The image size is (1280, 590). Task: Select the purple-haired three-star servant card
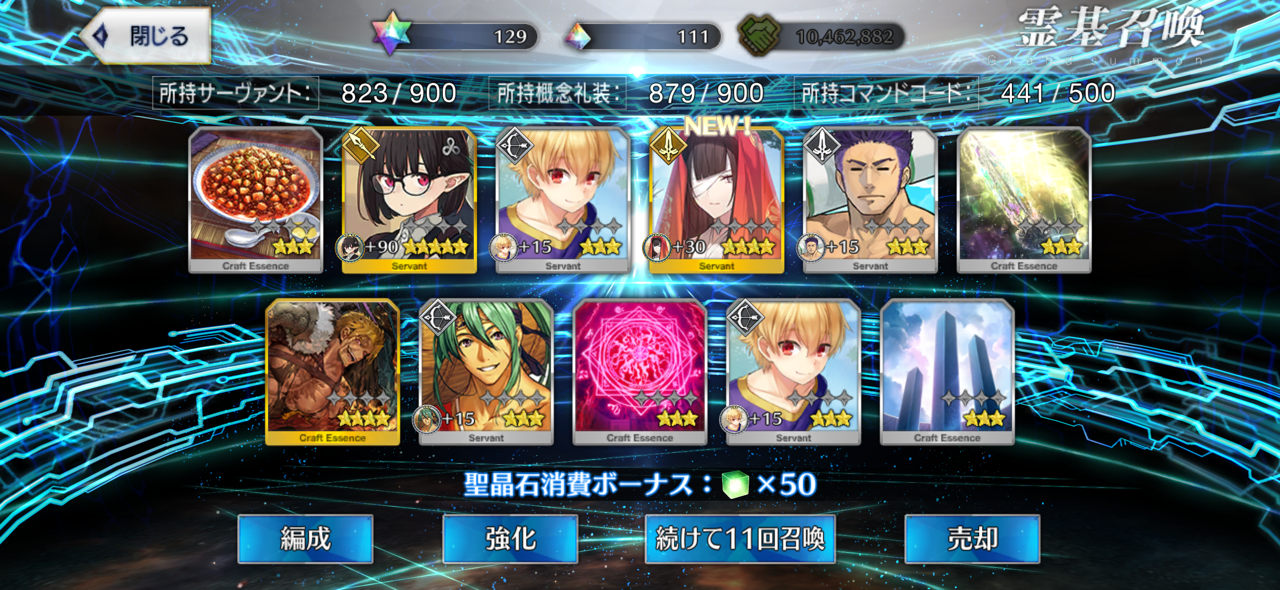pos(870,199)
